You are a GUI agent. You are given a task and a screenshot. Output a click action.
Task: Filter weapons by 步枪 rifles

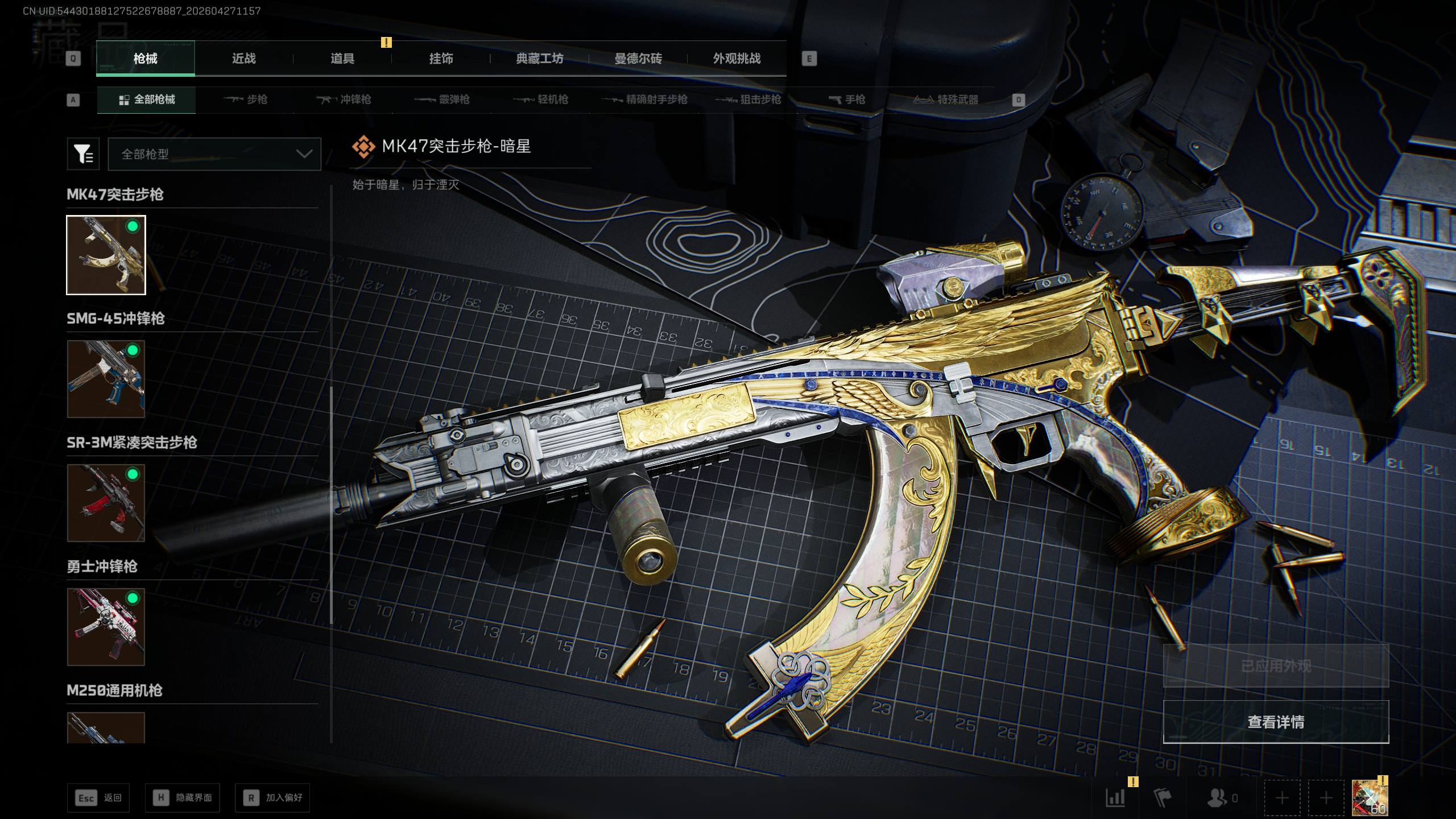[246, 100]
